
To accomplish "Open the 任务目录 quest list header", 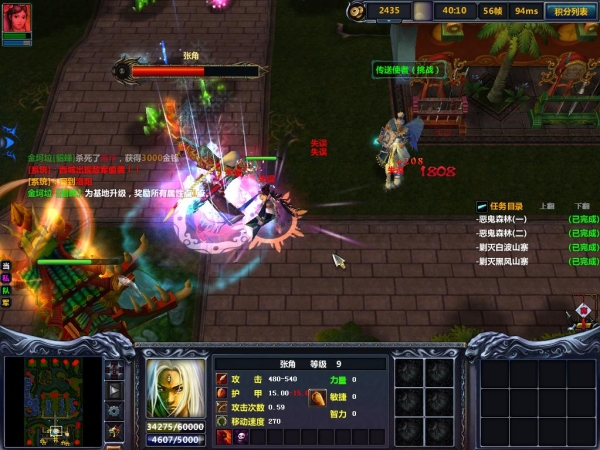I will pyautogui.click(x=507, y=205).
